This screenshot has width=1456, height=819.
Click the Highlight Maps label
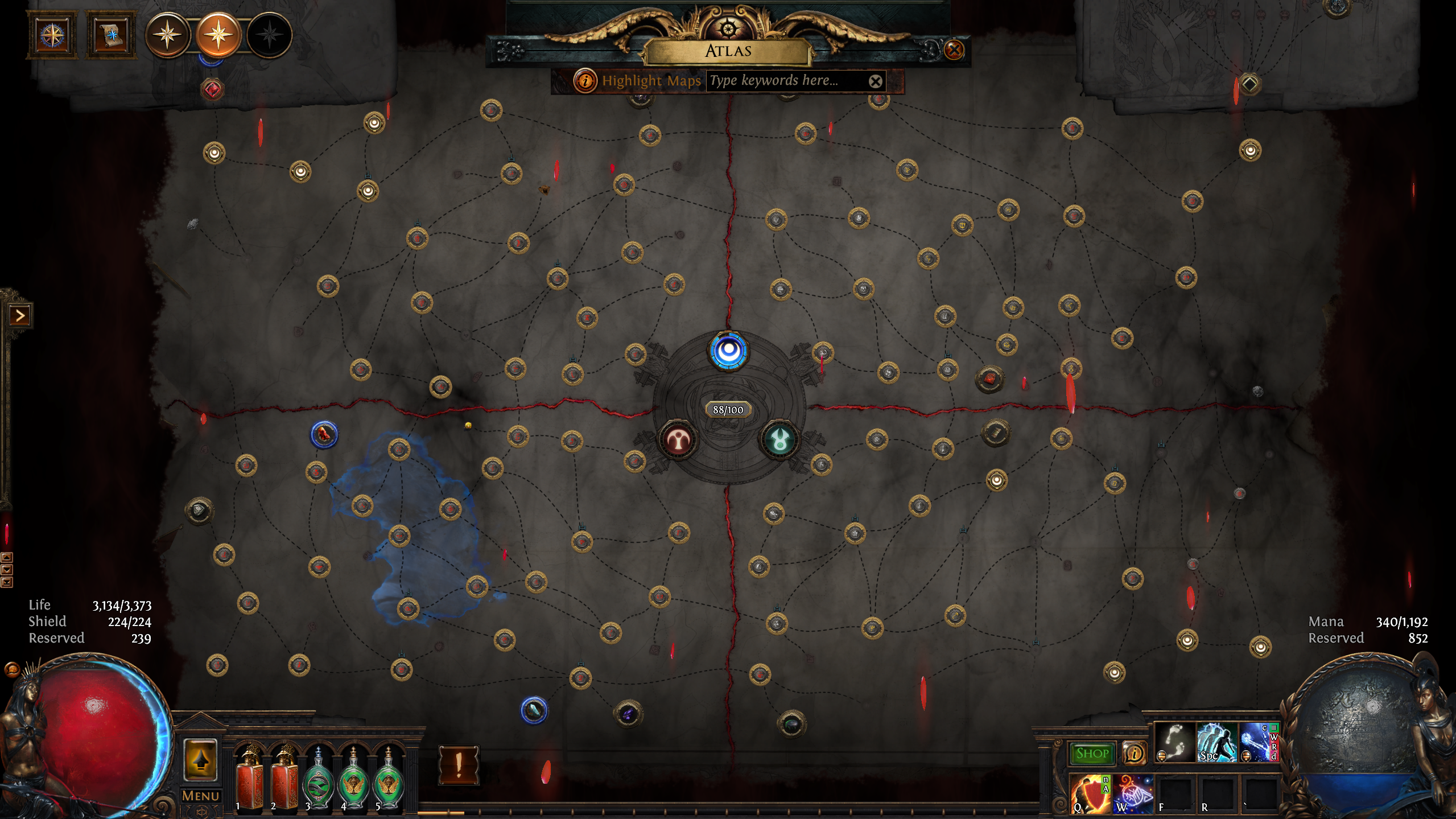(x=650, y=81)
